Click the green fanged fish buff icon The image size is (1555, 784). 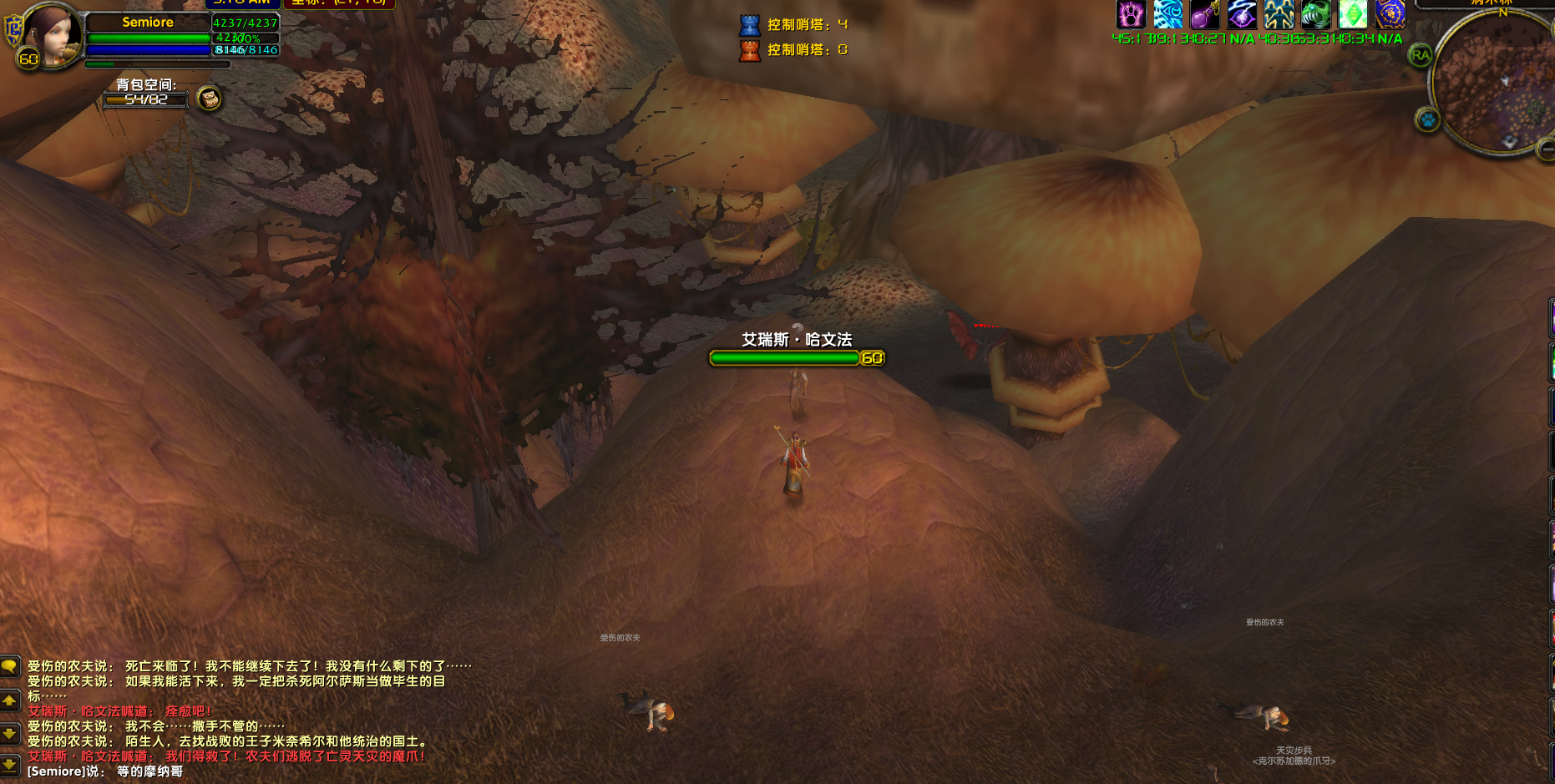1315,14
